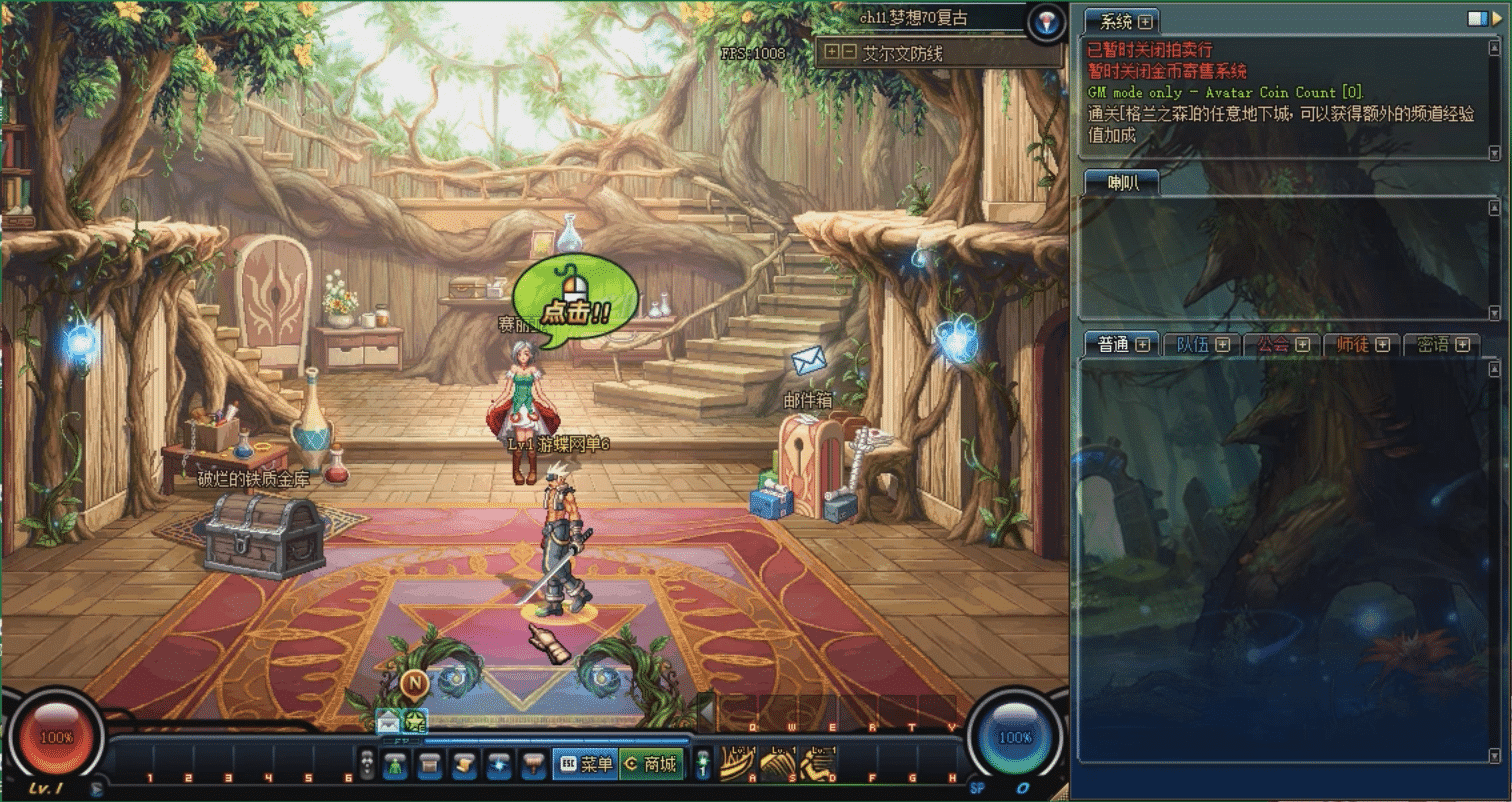Select the 喇叭 megaphone tab
1512x802 pixels.
point(1120,182)
